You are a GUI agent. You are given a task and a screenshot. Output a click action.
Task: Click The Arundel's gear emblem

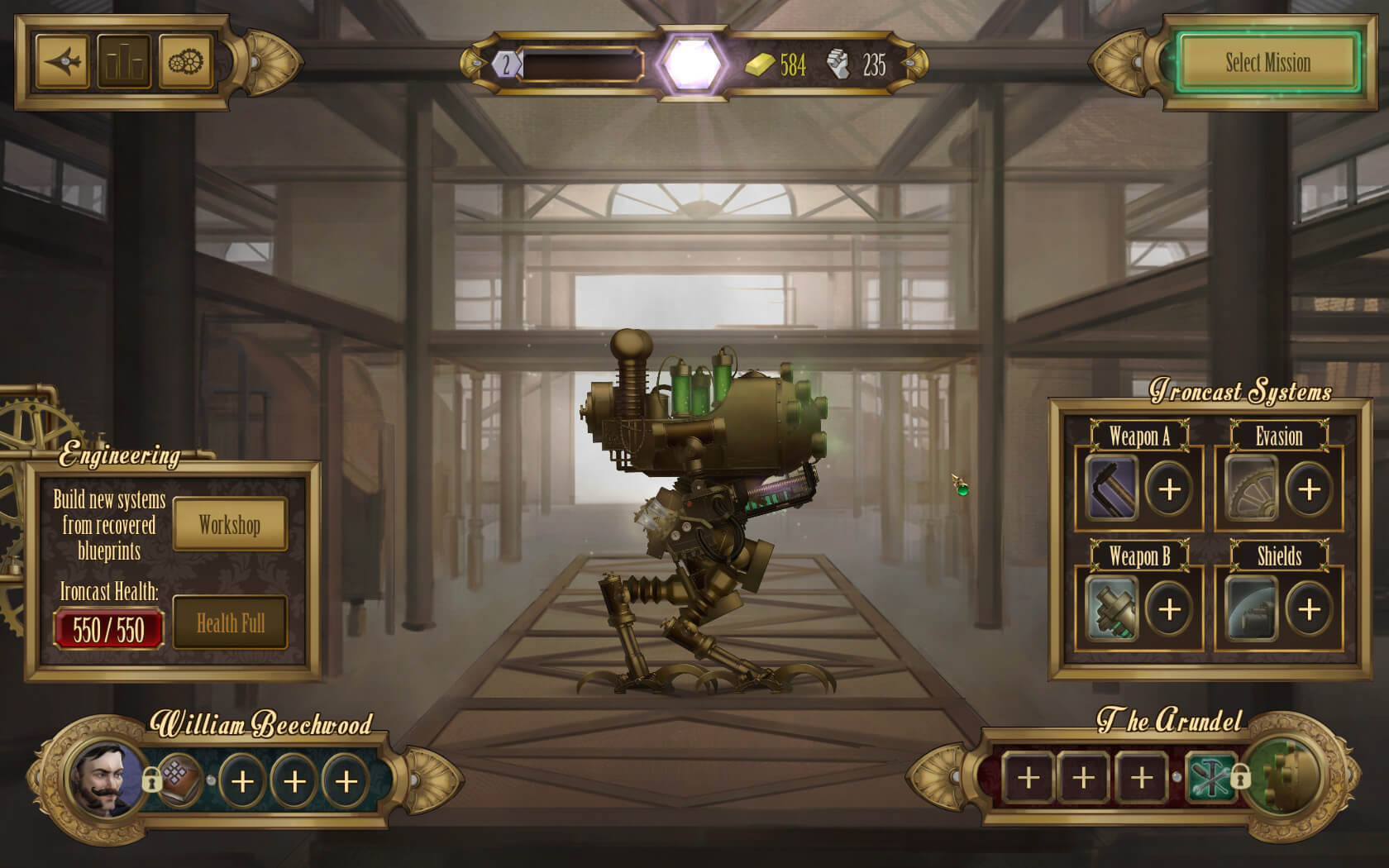click(1284, 777)
